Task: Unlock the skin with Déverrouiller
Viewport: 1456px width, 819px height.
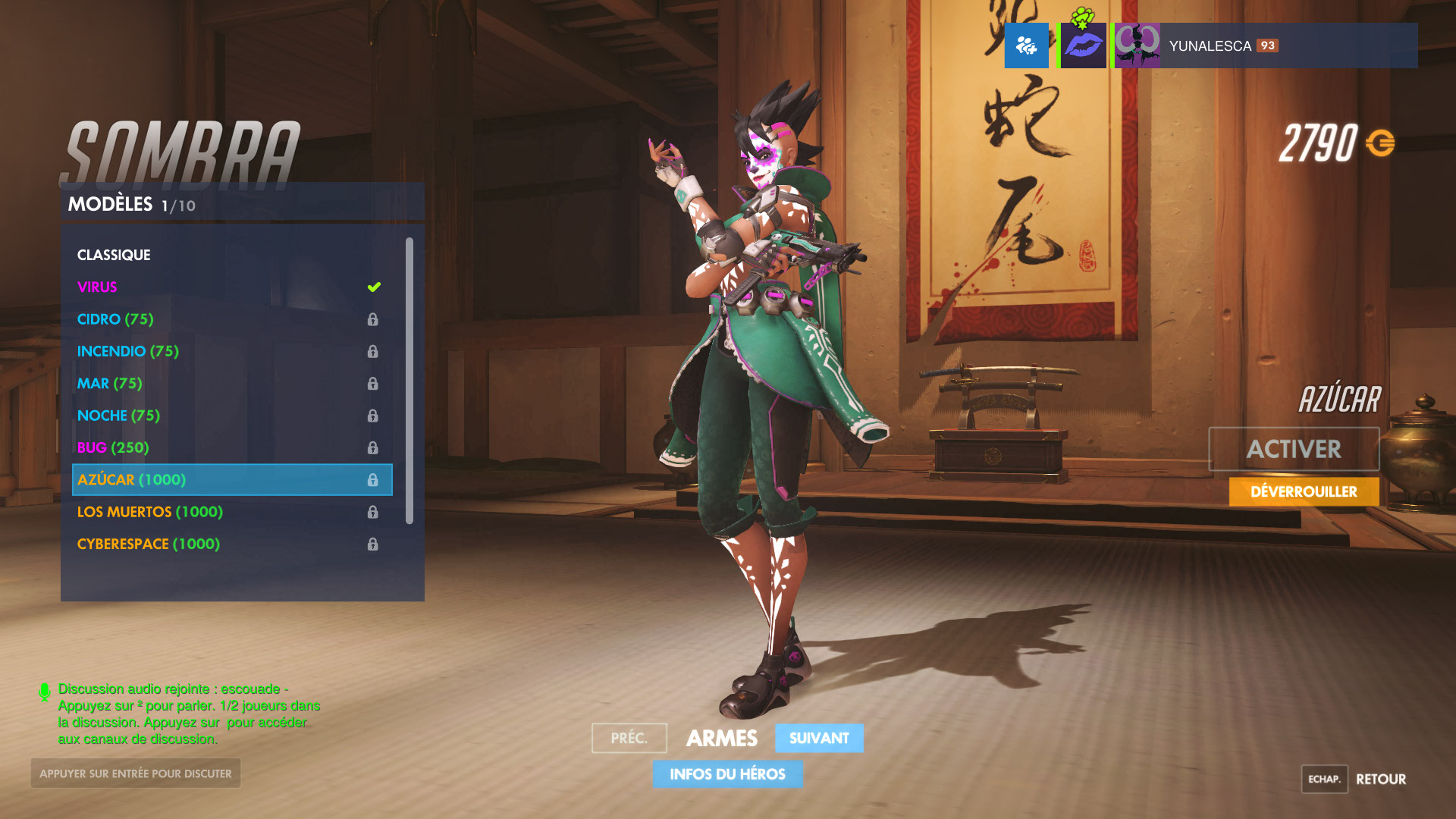Action: 1304,491
